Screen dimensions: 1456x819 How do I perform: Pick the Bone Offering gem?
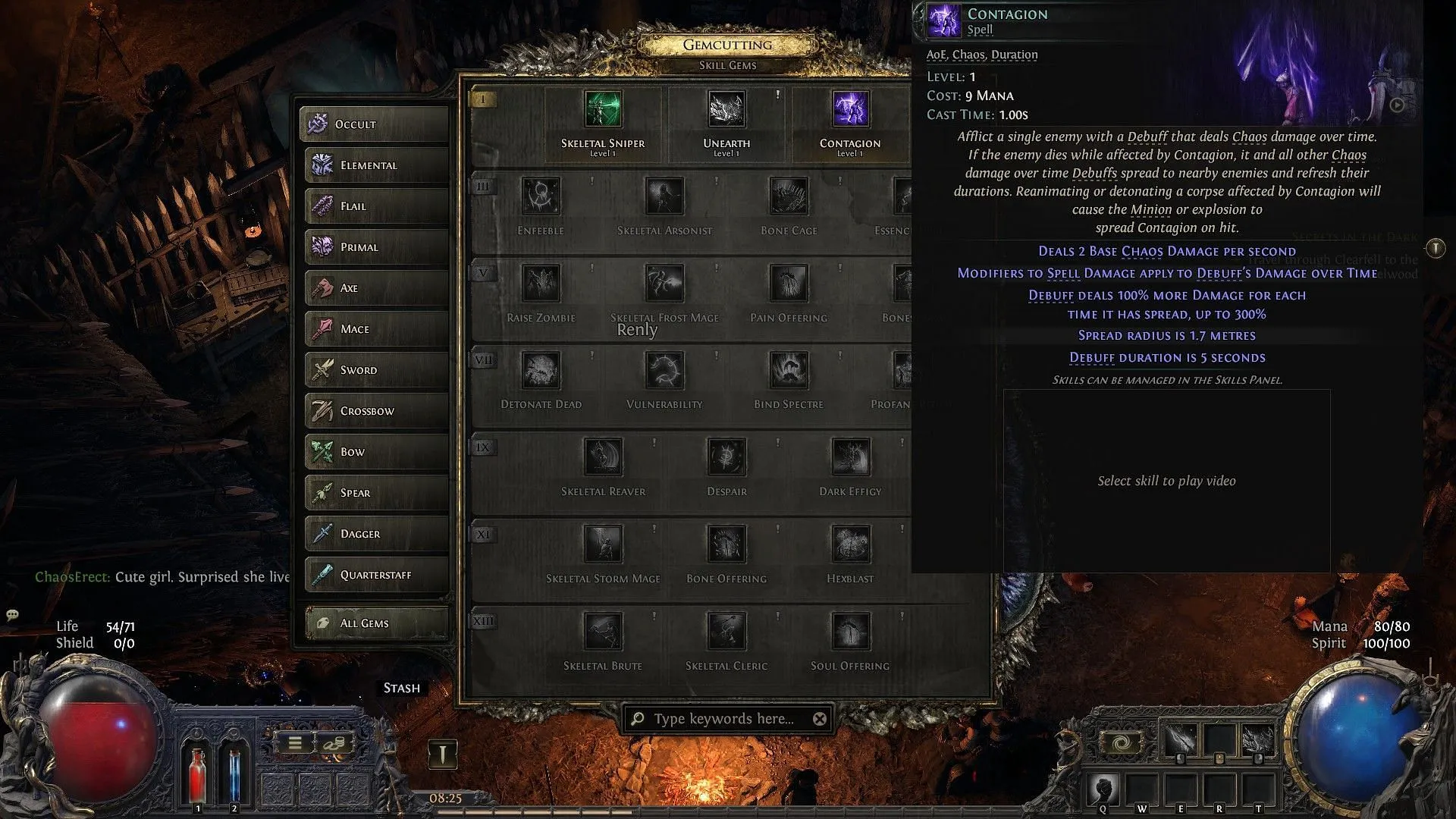[x=726, y=544]
